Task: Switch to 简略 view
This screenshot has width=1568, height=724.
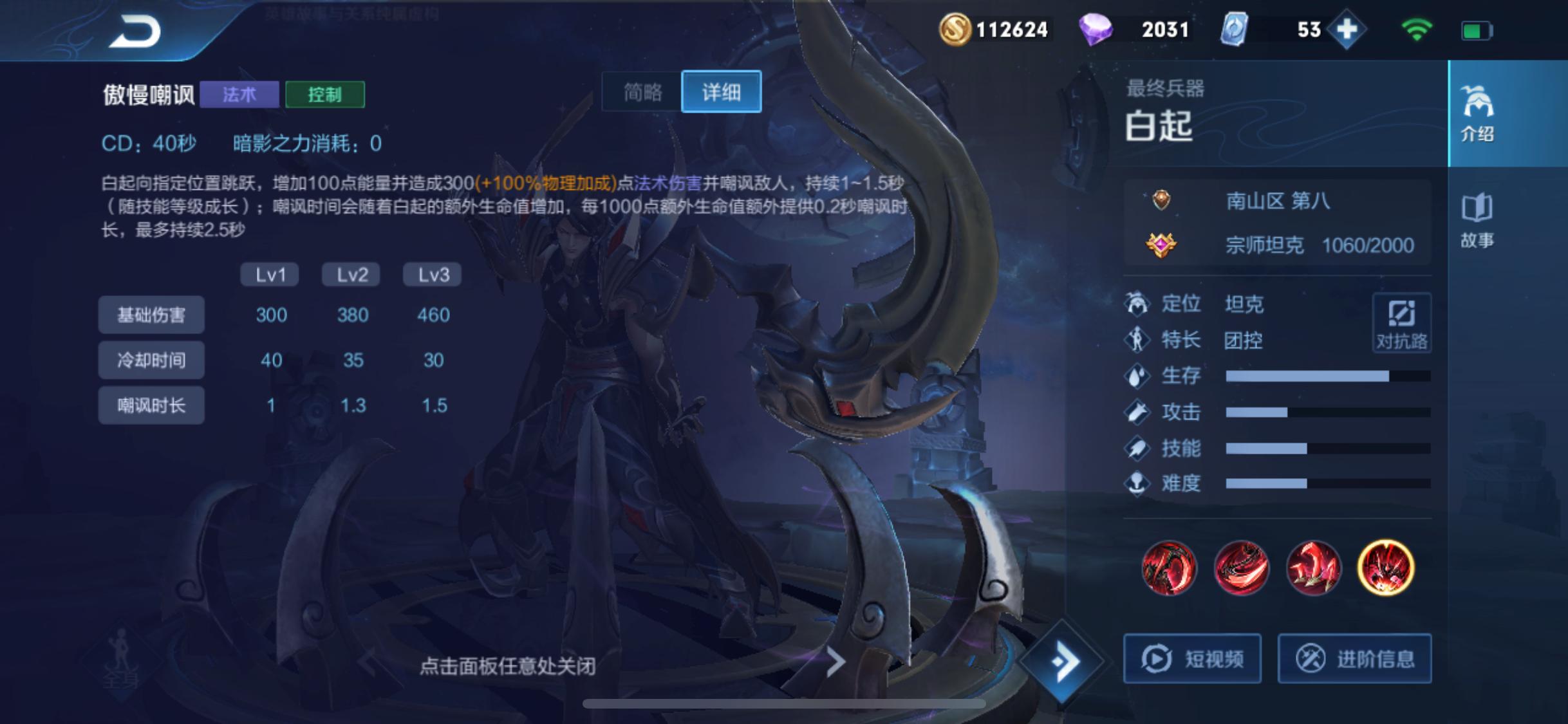Action: 641,92
